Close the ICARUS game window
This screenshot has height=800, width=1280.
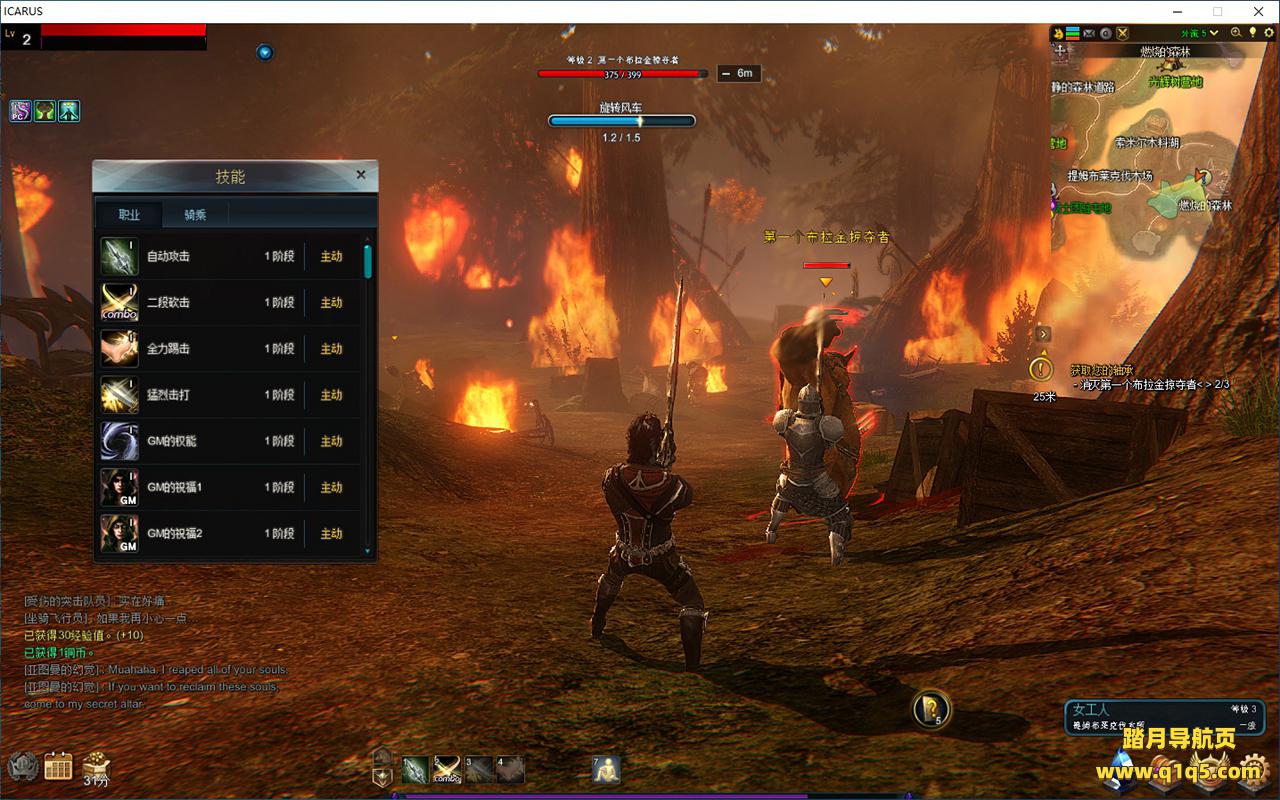pyautogui.click(x=1256, y=11)
